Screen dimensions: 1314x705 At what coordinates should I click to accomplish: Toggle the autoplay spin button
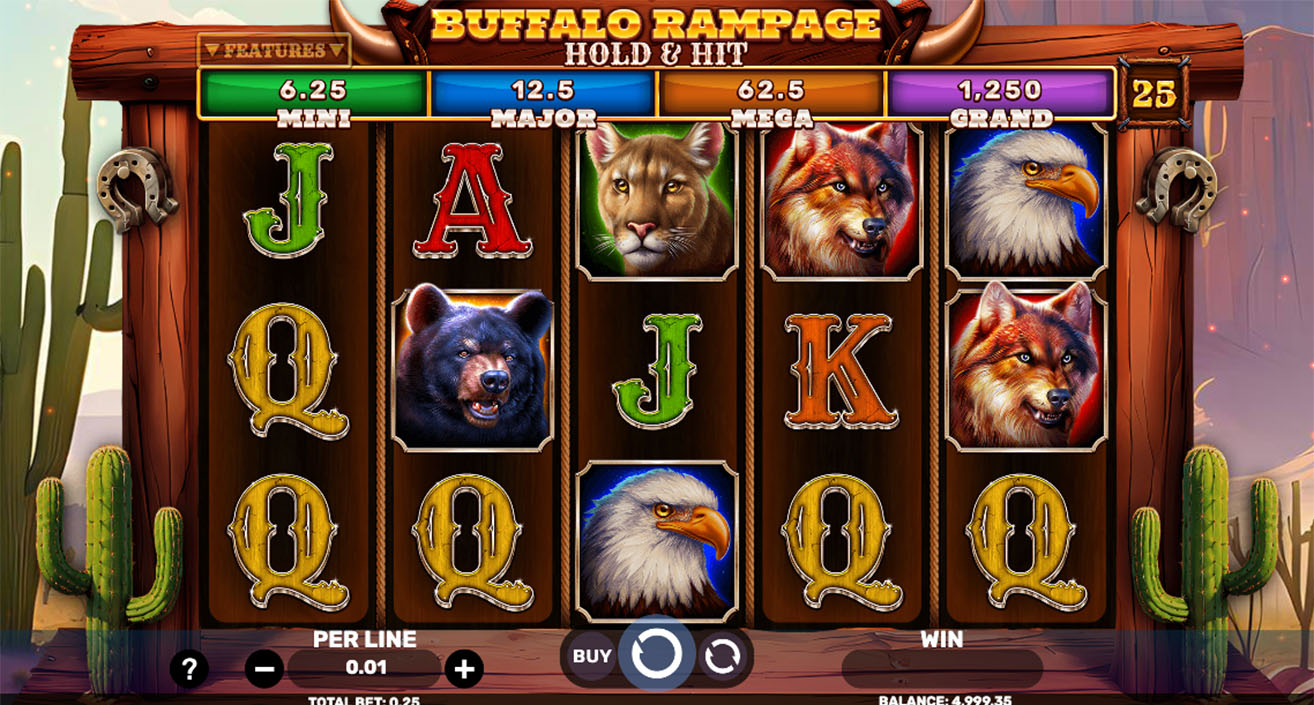721,657
